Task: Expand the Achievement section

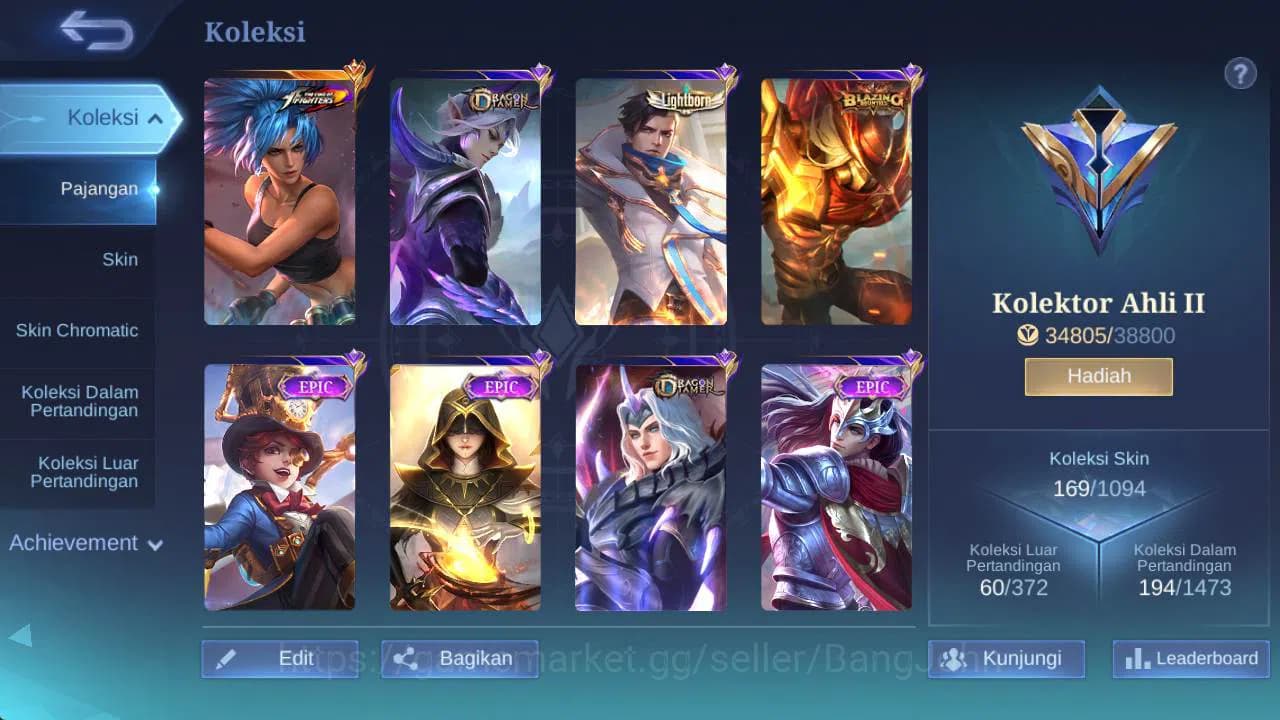Action: click(x=82, y=543)
